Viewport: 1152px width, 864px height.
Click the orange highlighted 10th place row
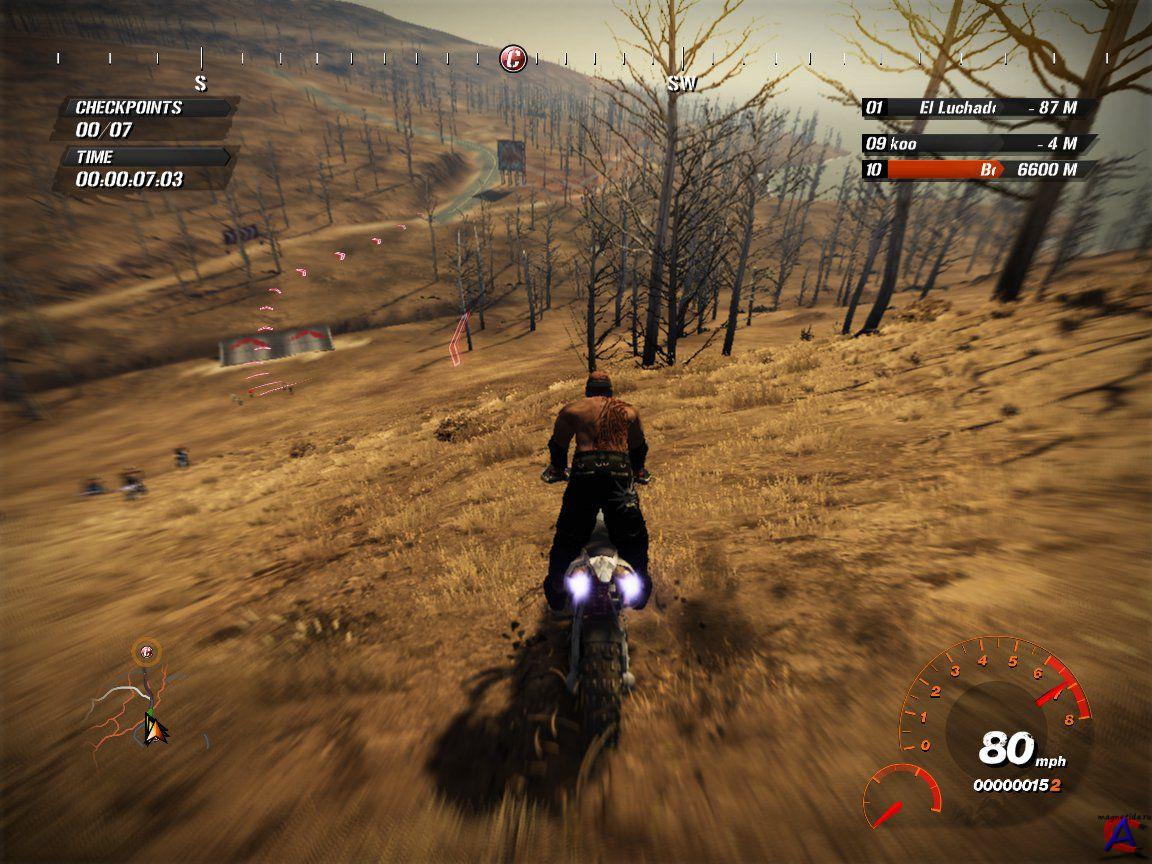pos(978,170)
